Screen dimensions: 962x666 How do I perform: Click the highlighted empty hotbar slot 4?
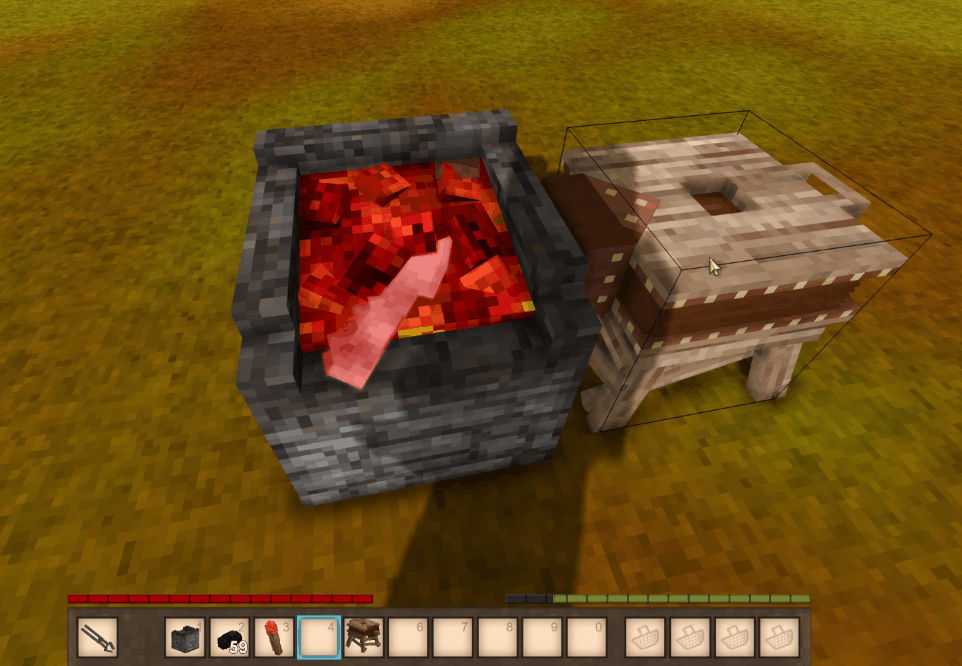(319, 637)
